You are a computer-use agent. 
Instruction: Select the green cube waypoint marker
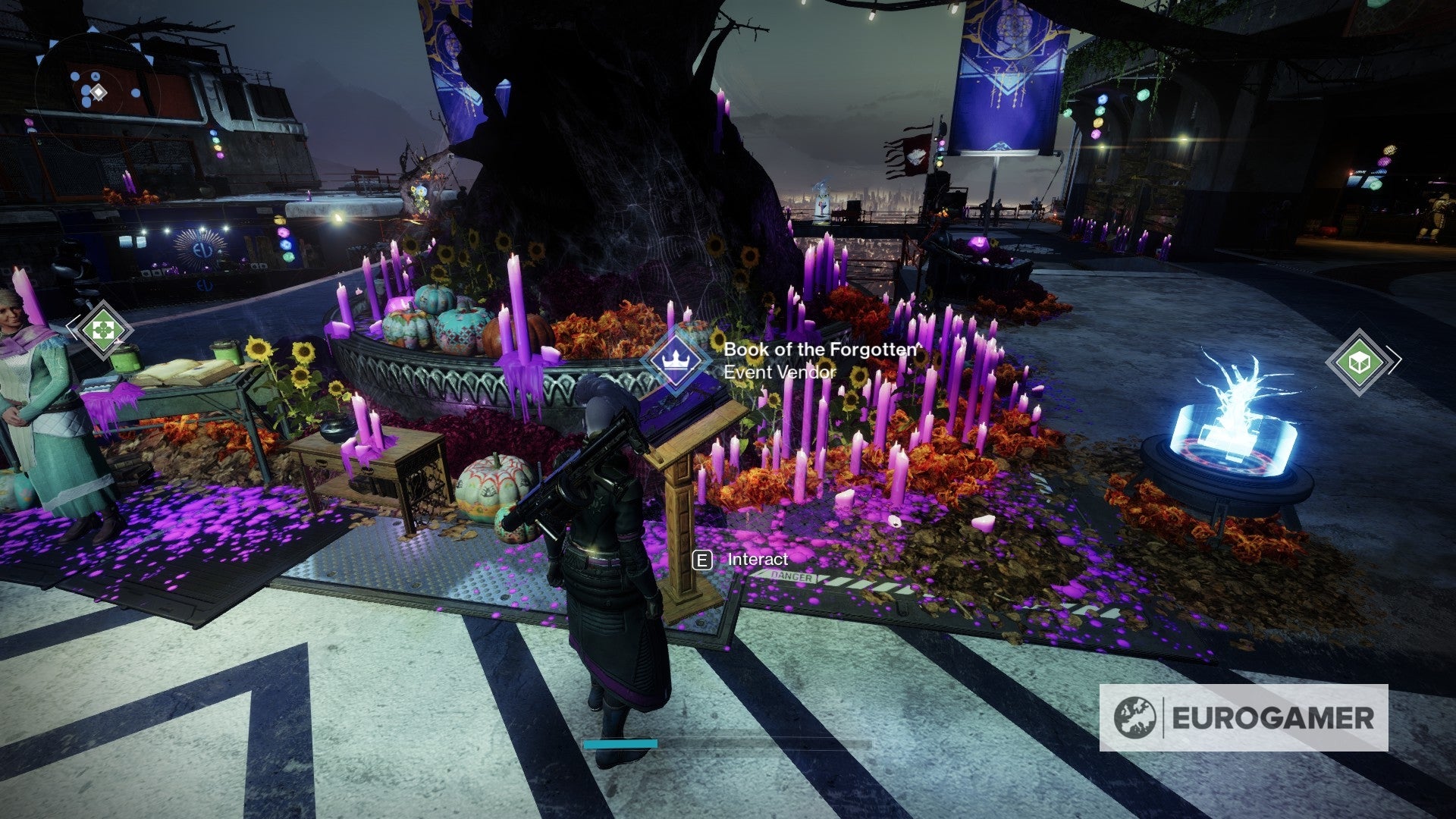point(1360,362)
